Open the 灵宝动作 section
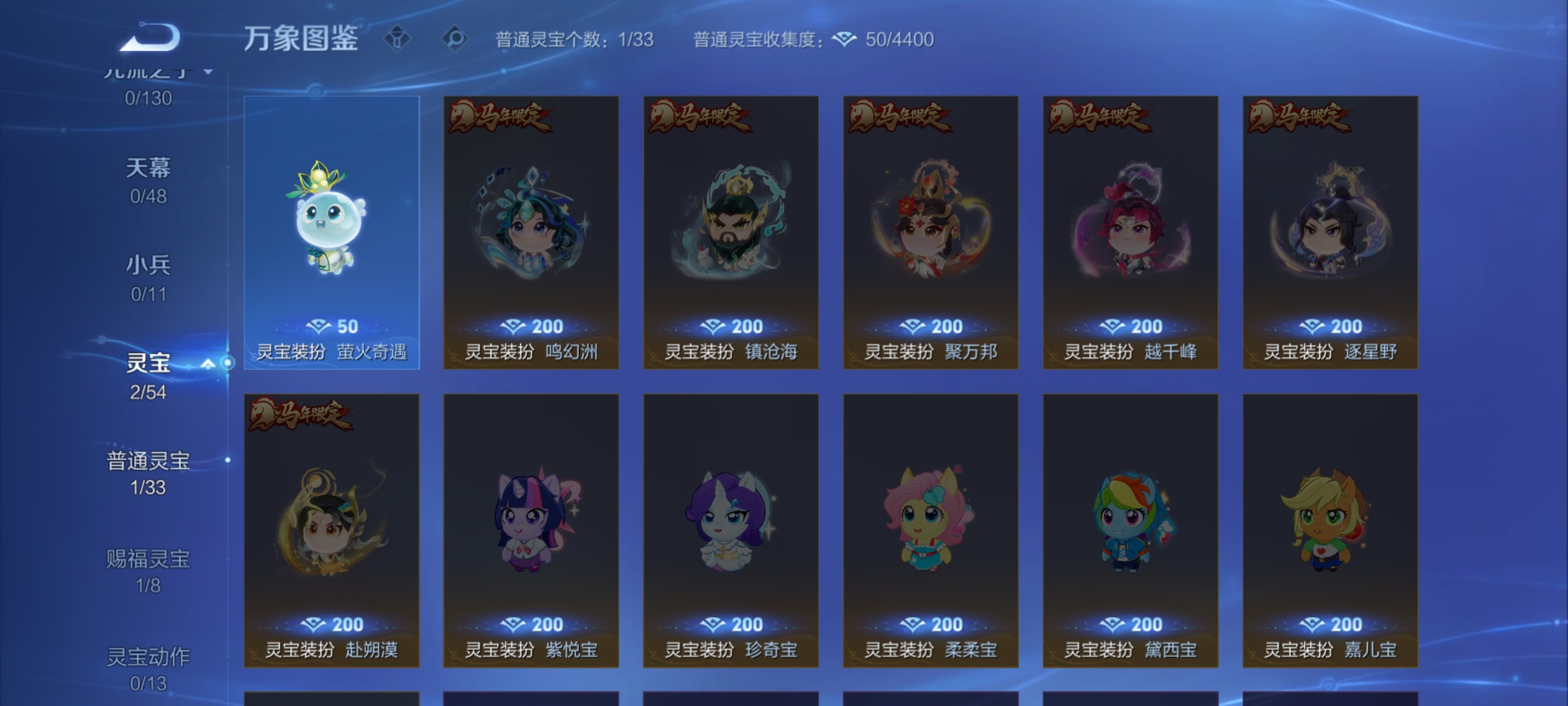 click(x=148, y=666)
